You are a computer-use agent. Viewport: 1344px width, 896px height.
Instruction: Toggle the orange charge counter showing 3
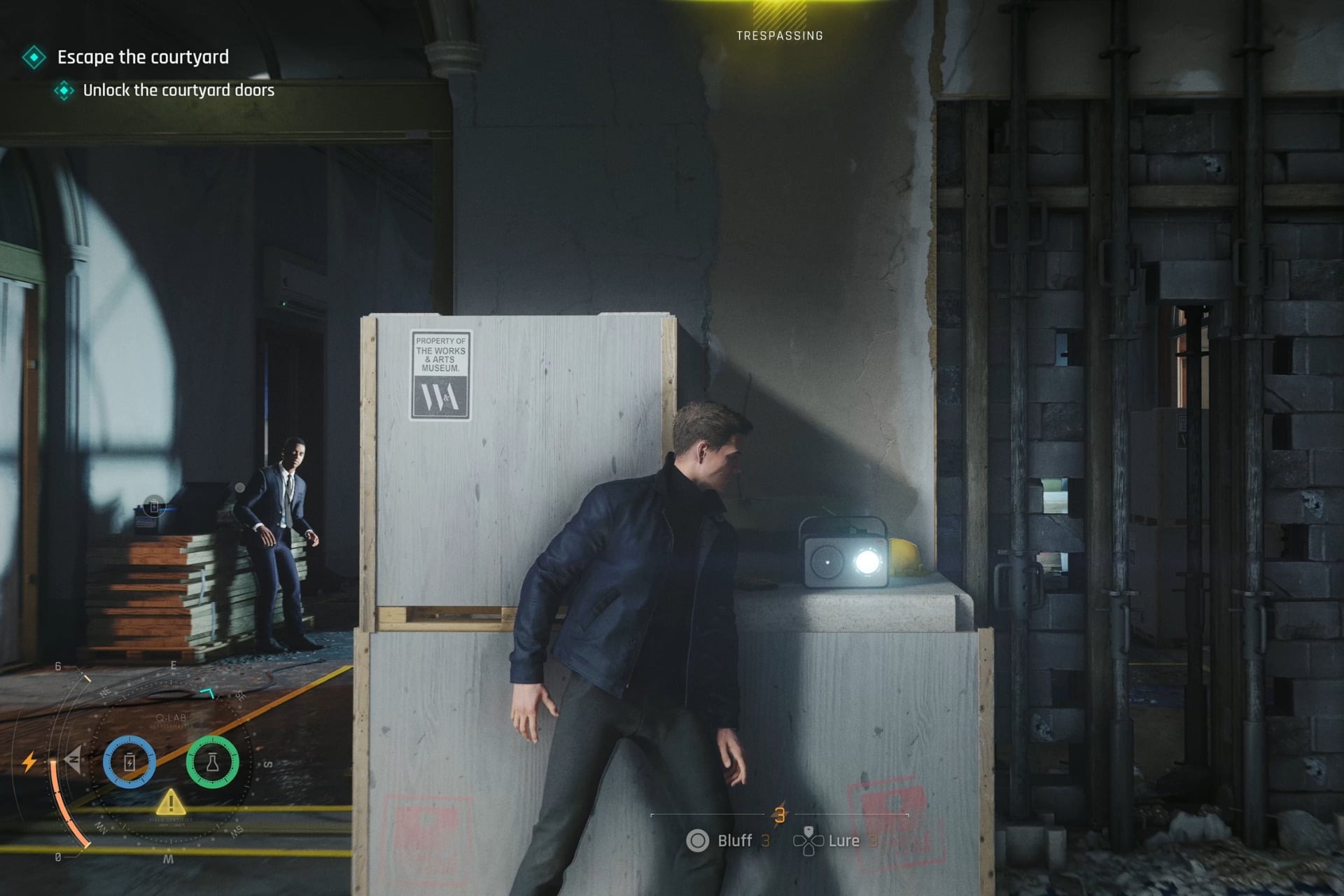click(780, 815)
